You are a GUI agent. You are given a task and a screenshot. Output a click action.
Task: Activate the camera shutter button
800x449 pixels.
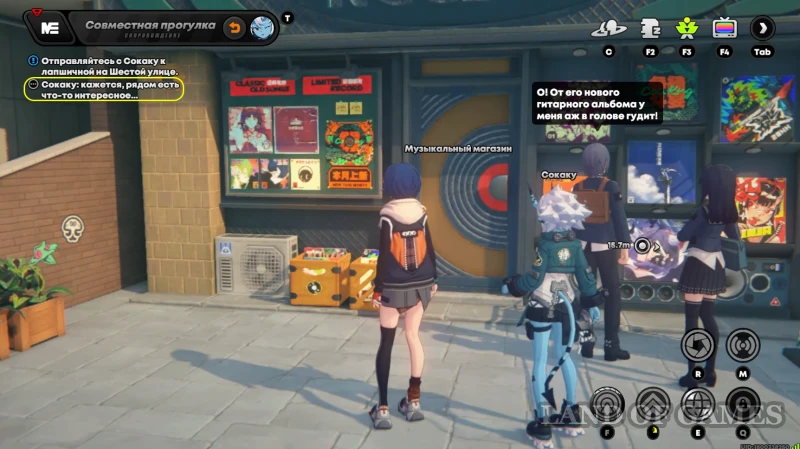tap(697, 346)
